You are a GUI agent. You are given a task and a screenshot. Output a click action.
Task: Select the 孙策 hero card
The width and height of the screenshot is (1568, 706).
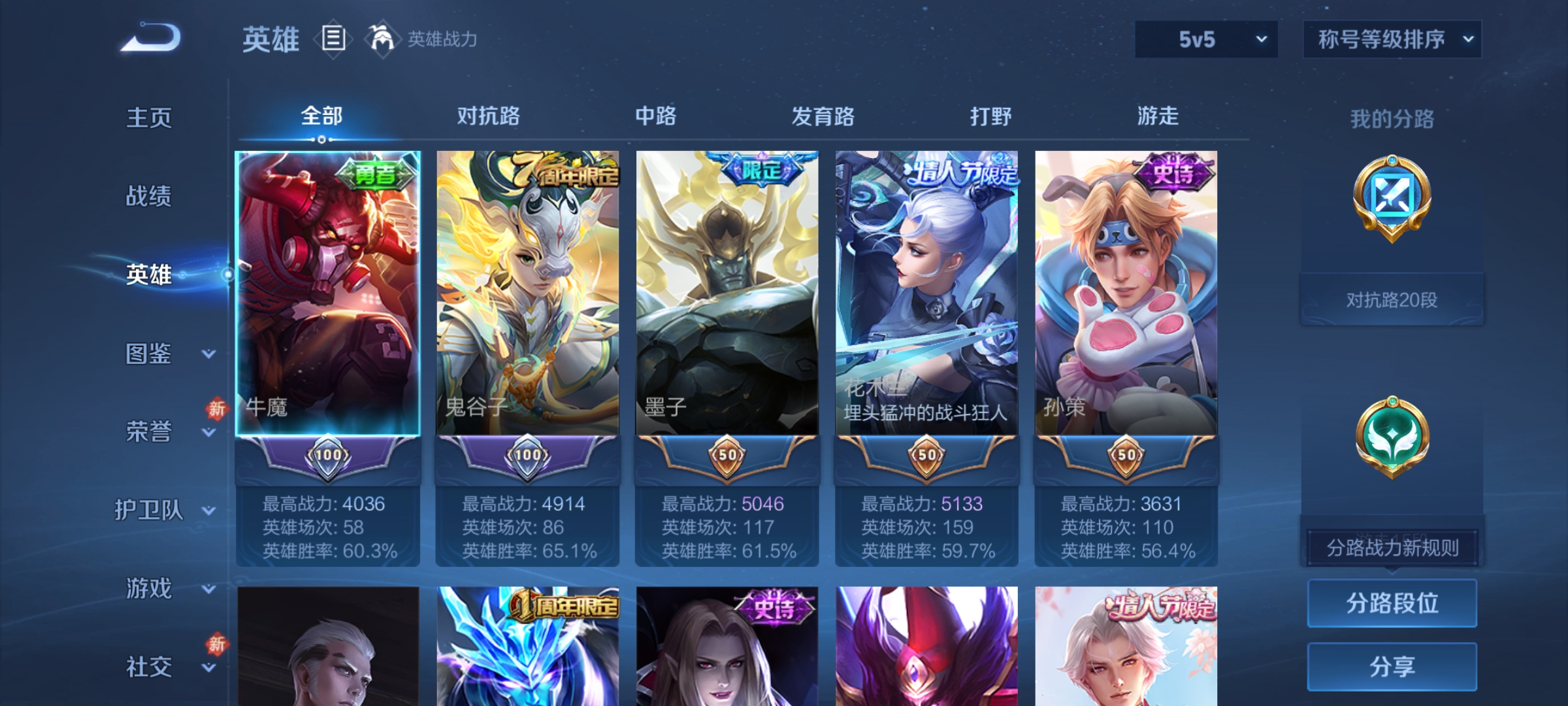pos(1128,294)
